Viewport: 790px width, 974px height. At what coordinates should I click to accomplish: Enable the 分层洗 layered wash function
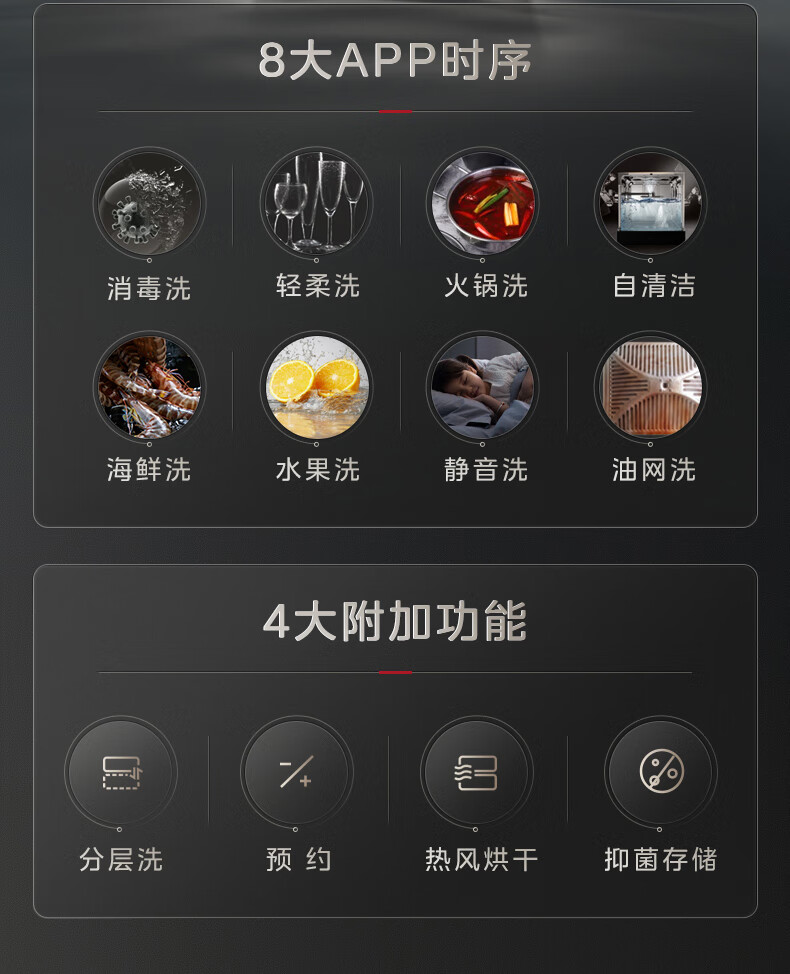point(121,773)
